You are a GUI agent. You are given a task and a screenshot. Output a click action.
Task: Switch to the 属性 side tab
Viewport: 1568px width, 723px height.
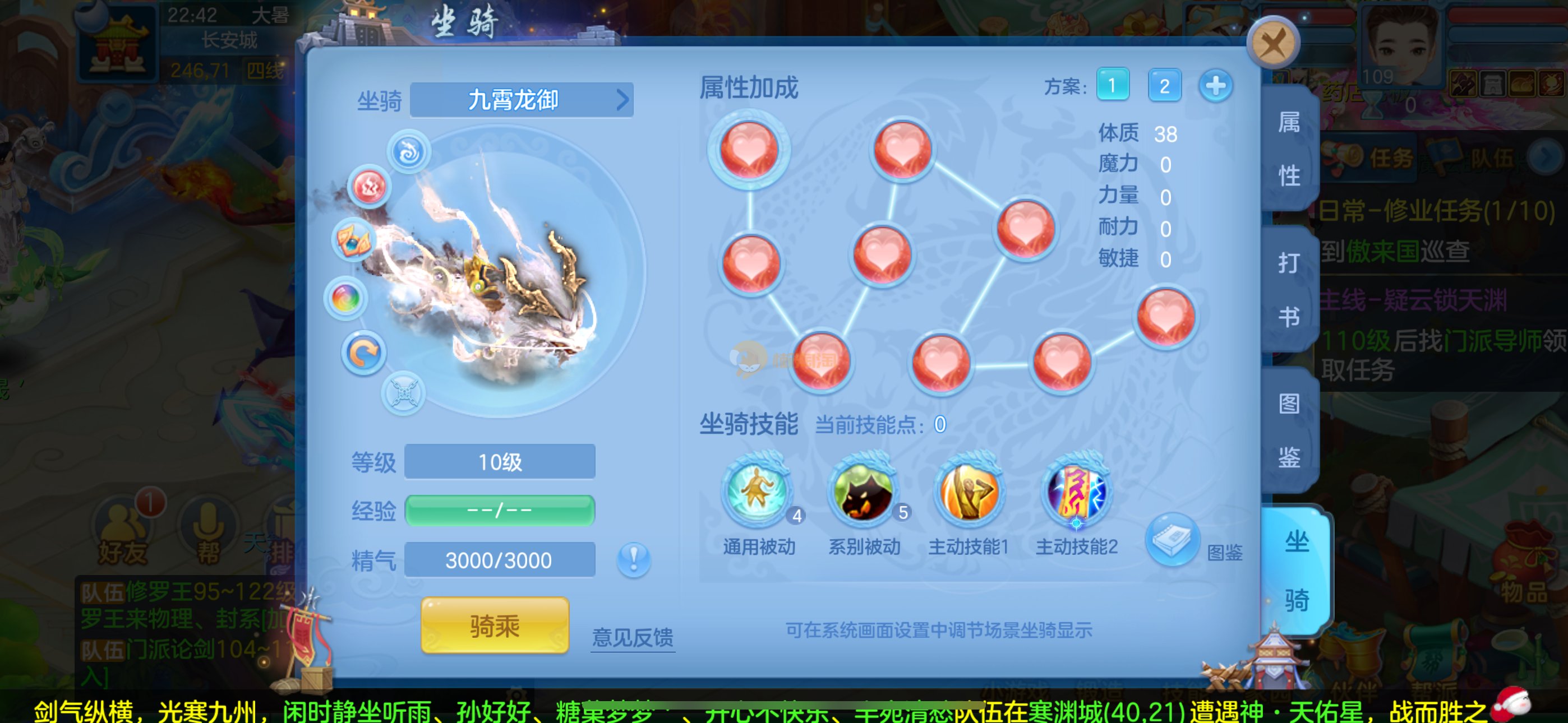click(1289, 149)
